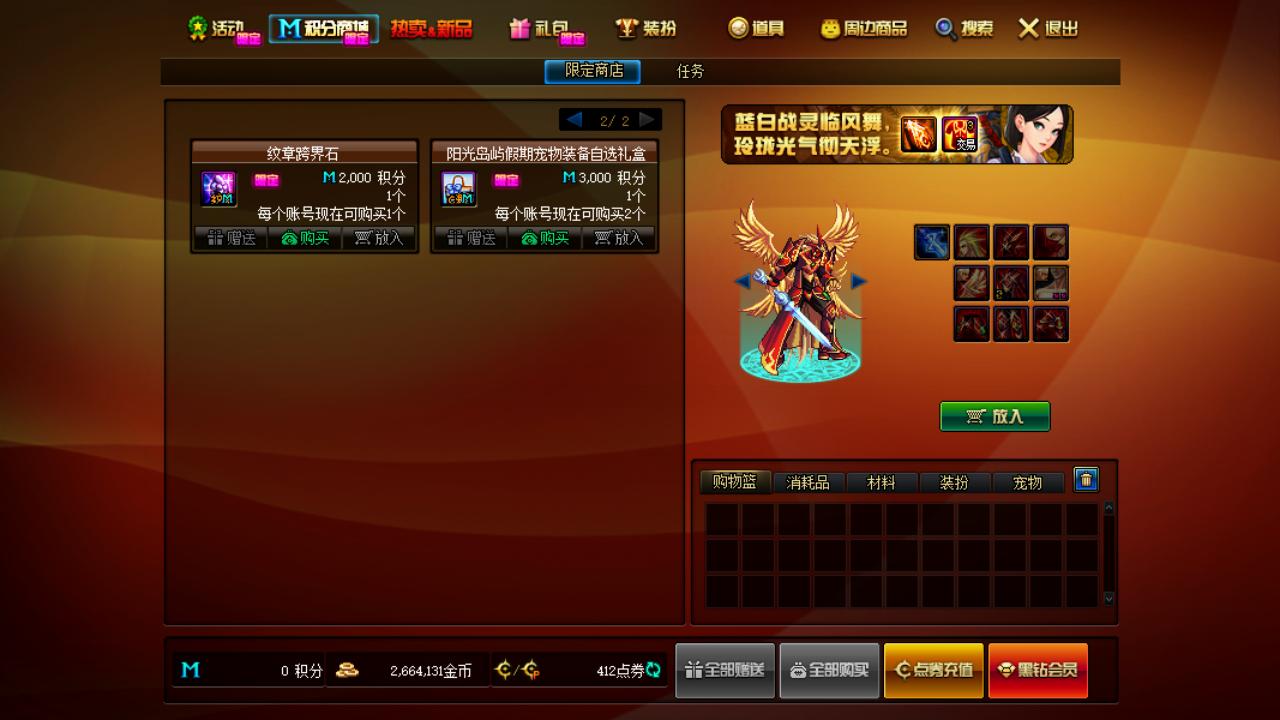Click the previous page arrow near 2/2
Image resolution: width=1280 pixels, height=720 pixels.
tap(575, 118)
